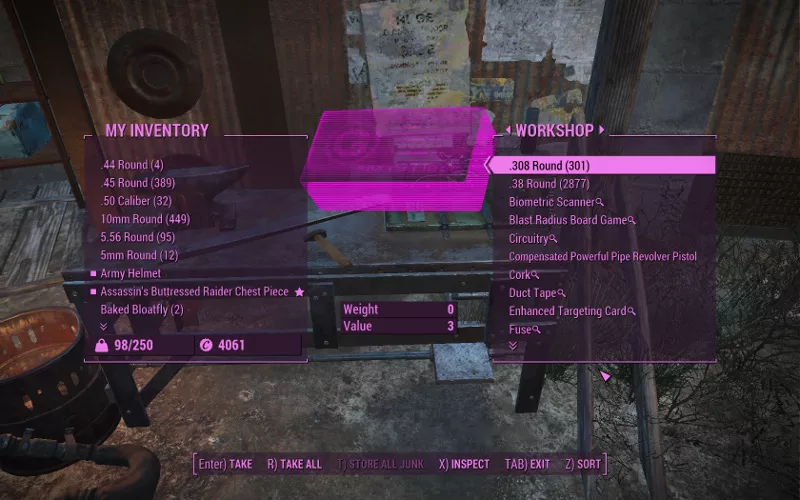The image size is (800, 500).
Task: Select 5.56 Round from inventory
Action: tap(138, 237)
